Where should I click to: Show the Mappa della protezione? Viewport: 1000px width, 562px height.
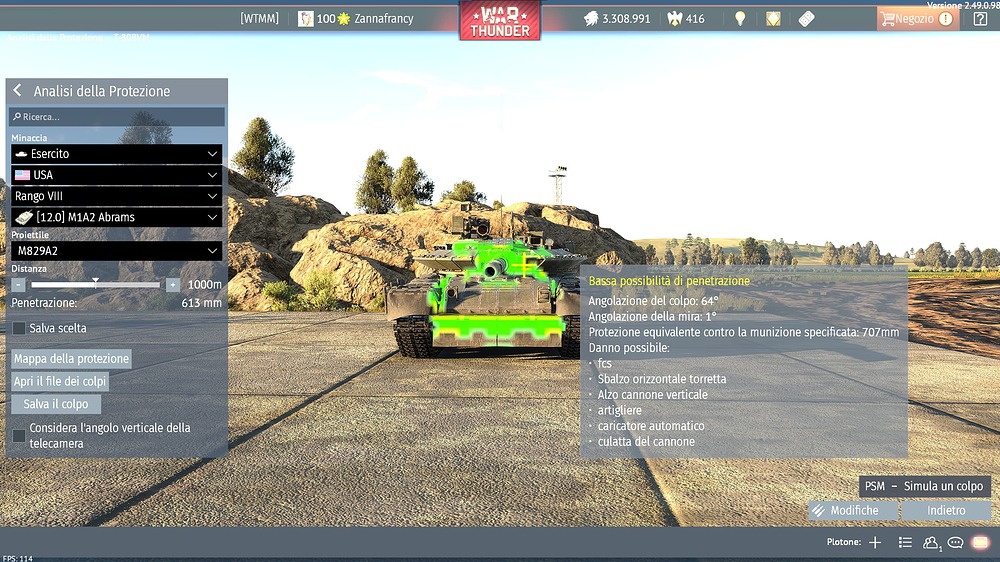point(71,359)
